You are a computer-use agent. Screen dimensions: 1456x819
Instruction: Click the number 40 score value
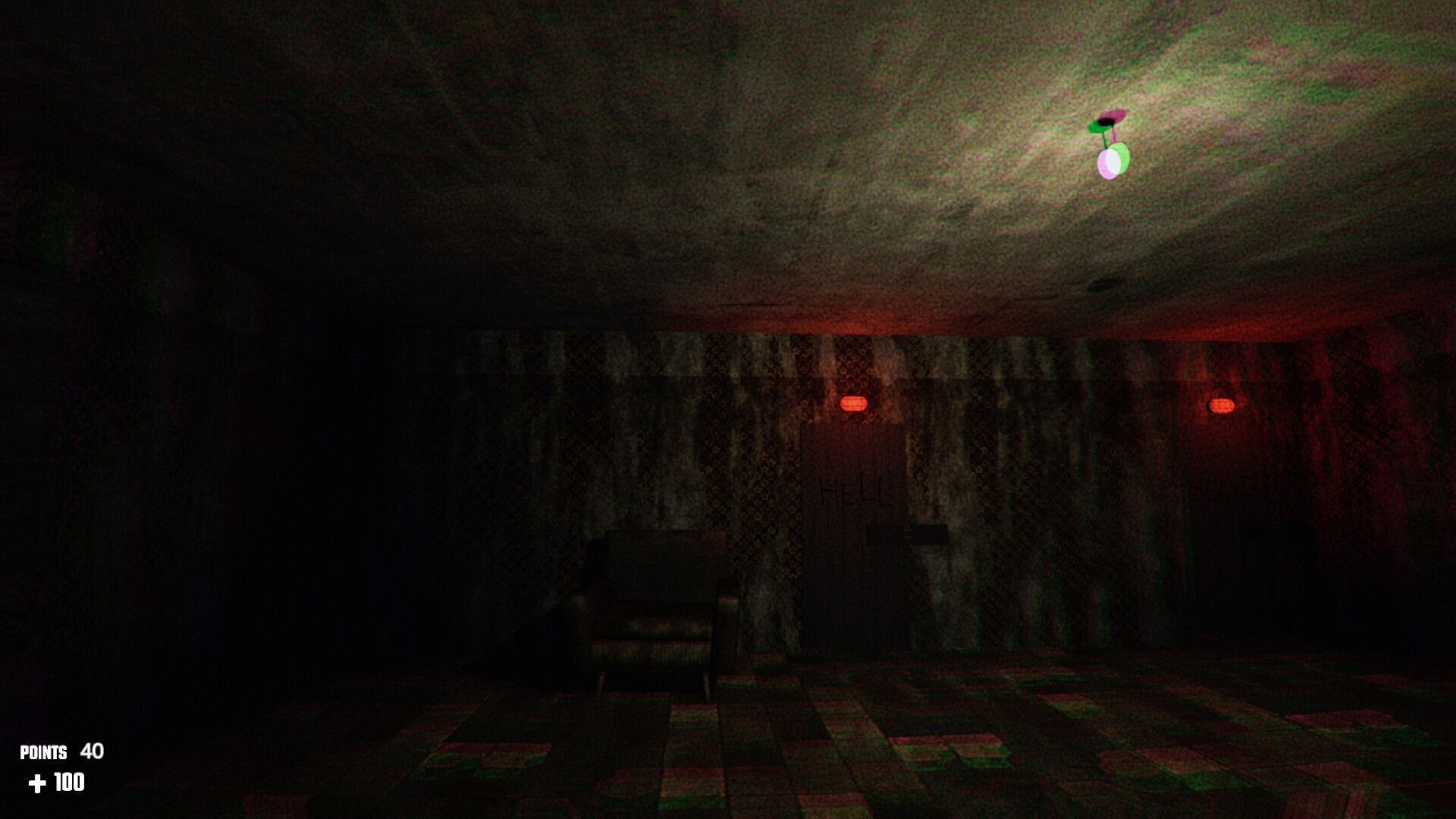(91, 752)
